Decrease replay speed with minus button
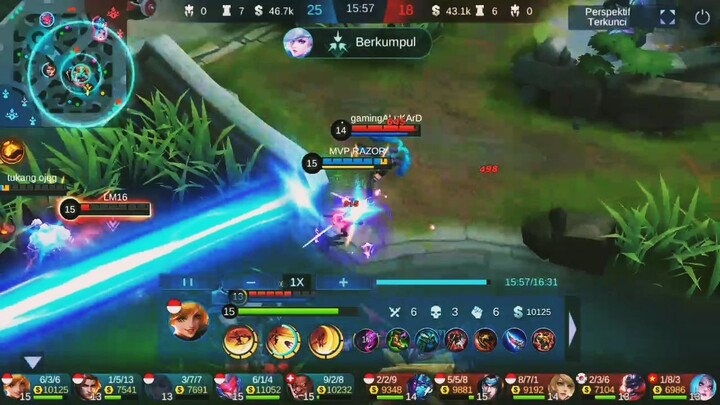Image resolution: width=720 pixels, height=405 pixels. pyautogui.click(x=251, y=282)
